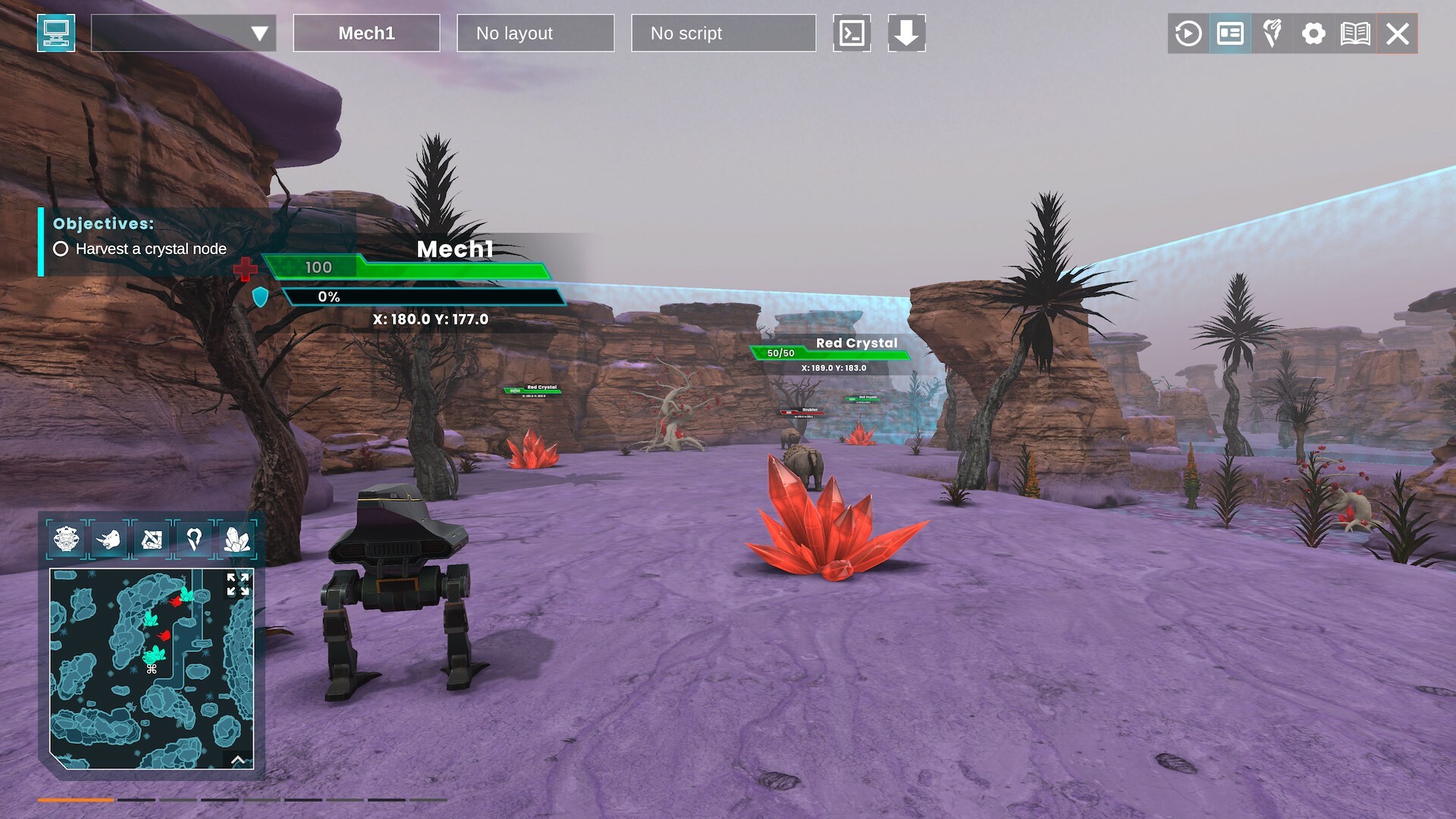Open the empty dropdown beside the monitor icon
Viewport: 1456px width, 819px height.
click(182, 33)
